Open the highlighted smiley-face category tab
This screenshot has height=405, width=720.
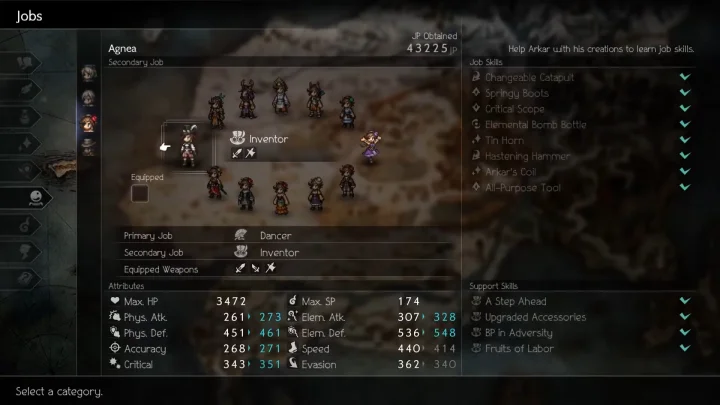pos(37,197)
